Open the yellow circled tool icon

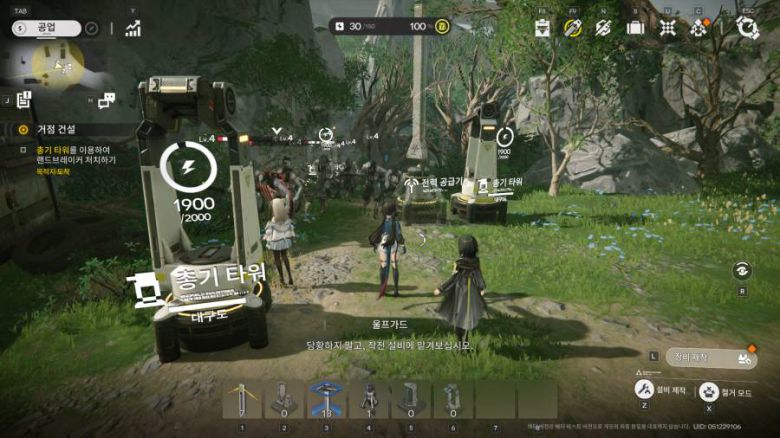pyautogui.click(x=573, y=27)
